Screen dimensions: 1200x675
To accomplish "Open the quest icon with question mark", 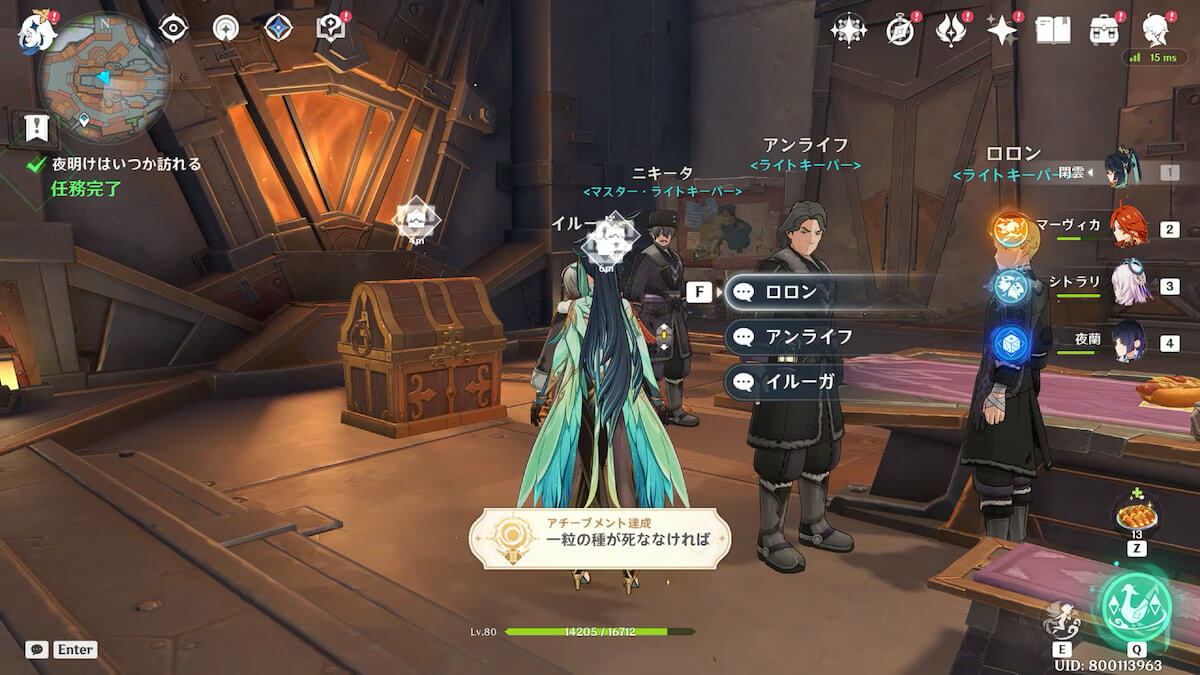I will (330, 28).
